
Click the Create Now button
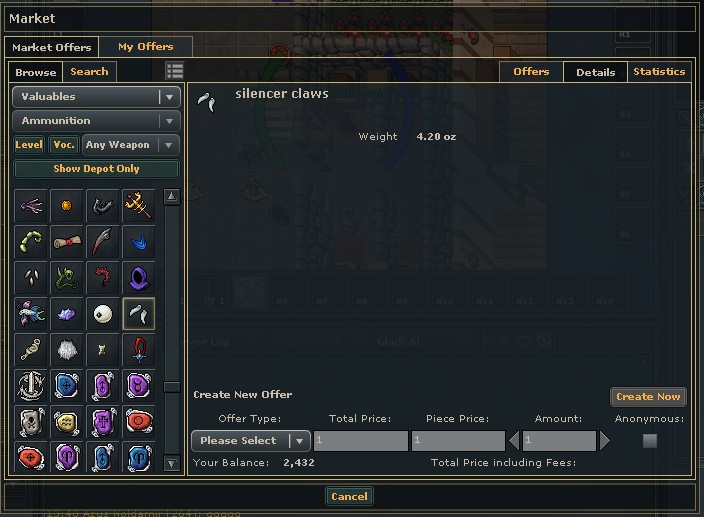pyautogui.click(x=648, y=397)
